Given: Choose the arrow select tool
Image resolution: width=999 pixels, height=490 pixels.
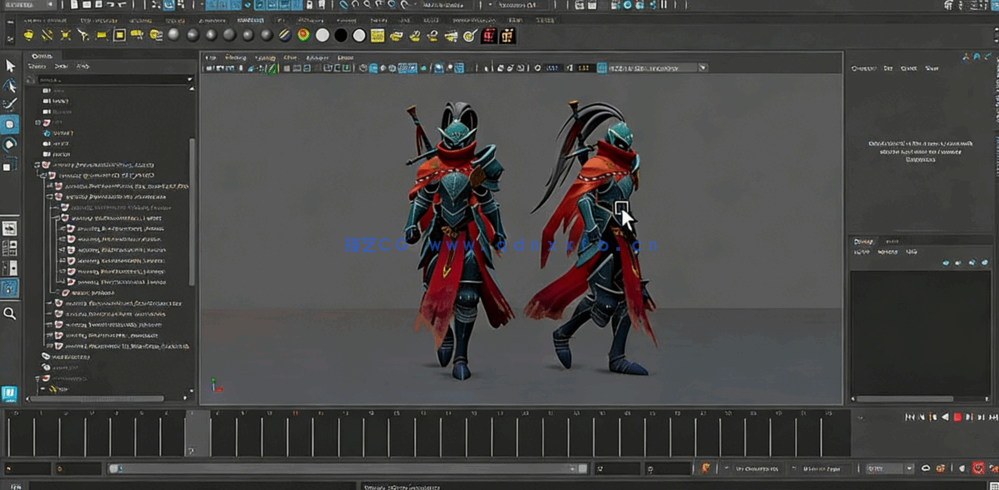Looking at the screenshot, I should coord(10,66).
